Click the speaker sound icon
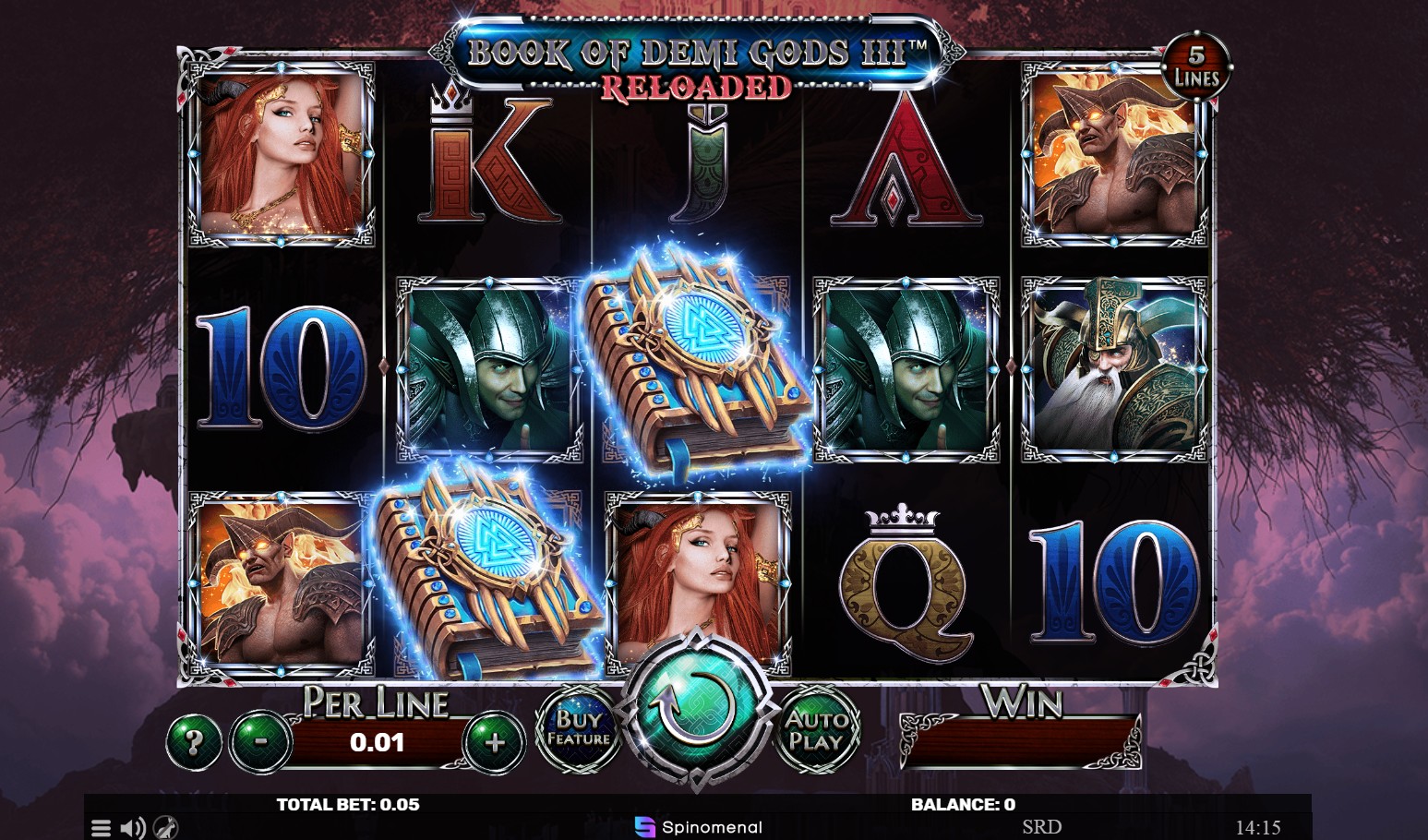The image size is (1428, 840). (135, 826)
